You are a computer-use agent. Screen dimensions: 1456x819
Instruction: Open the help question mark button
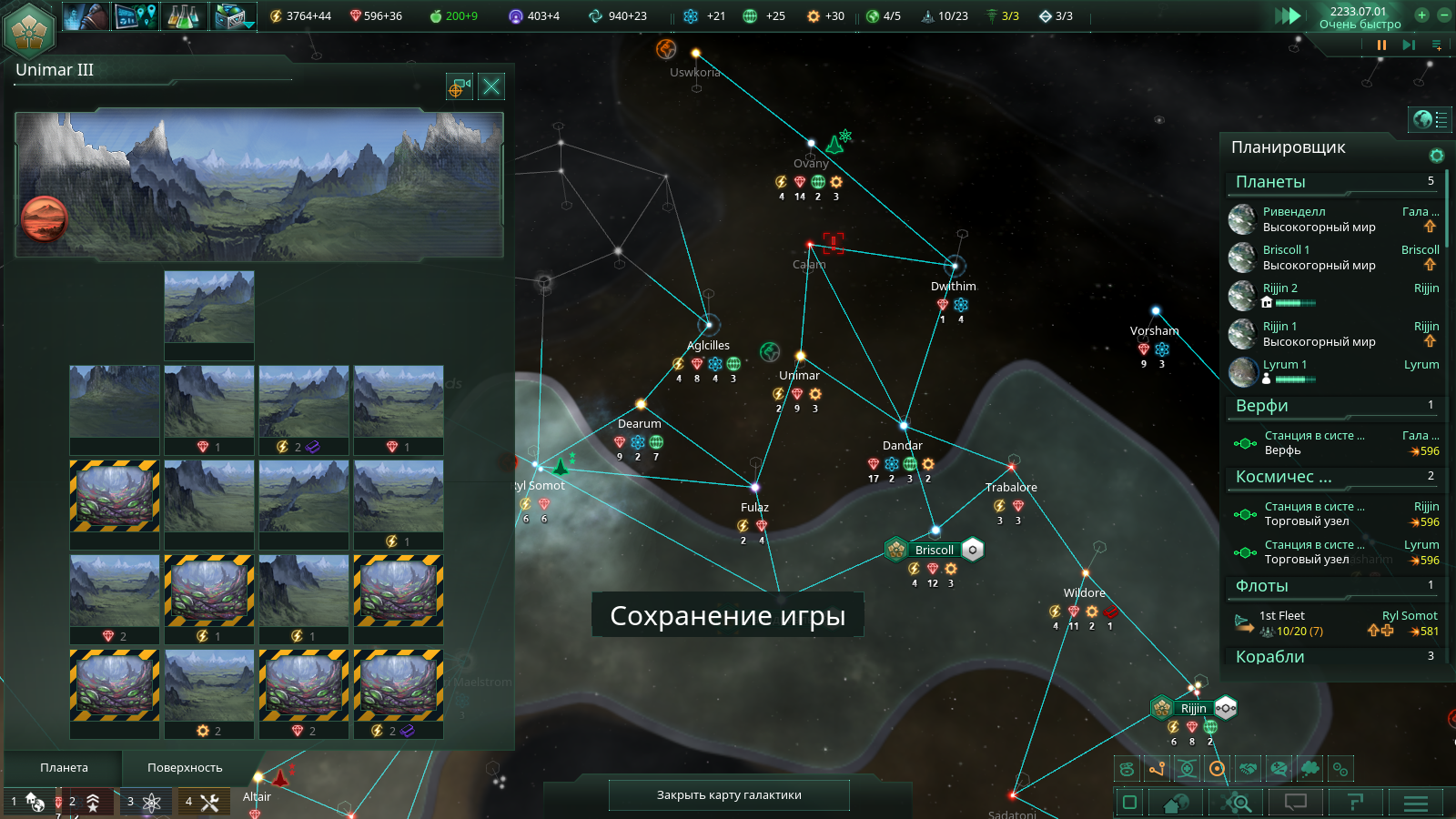tap(1355, 802)
